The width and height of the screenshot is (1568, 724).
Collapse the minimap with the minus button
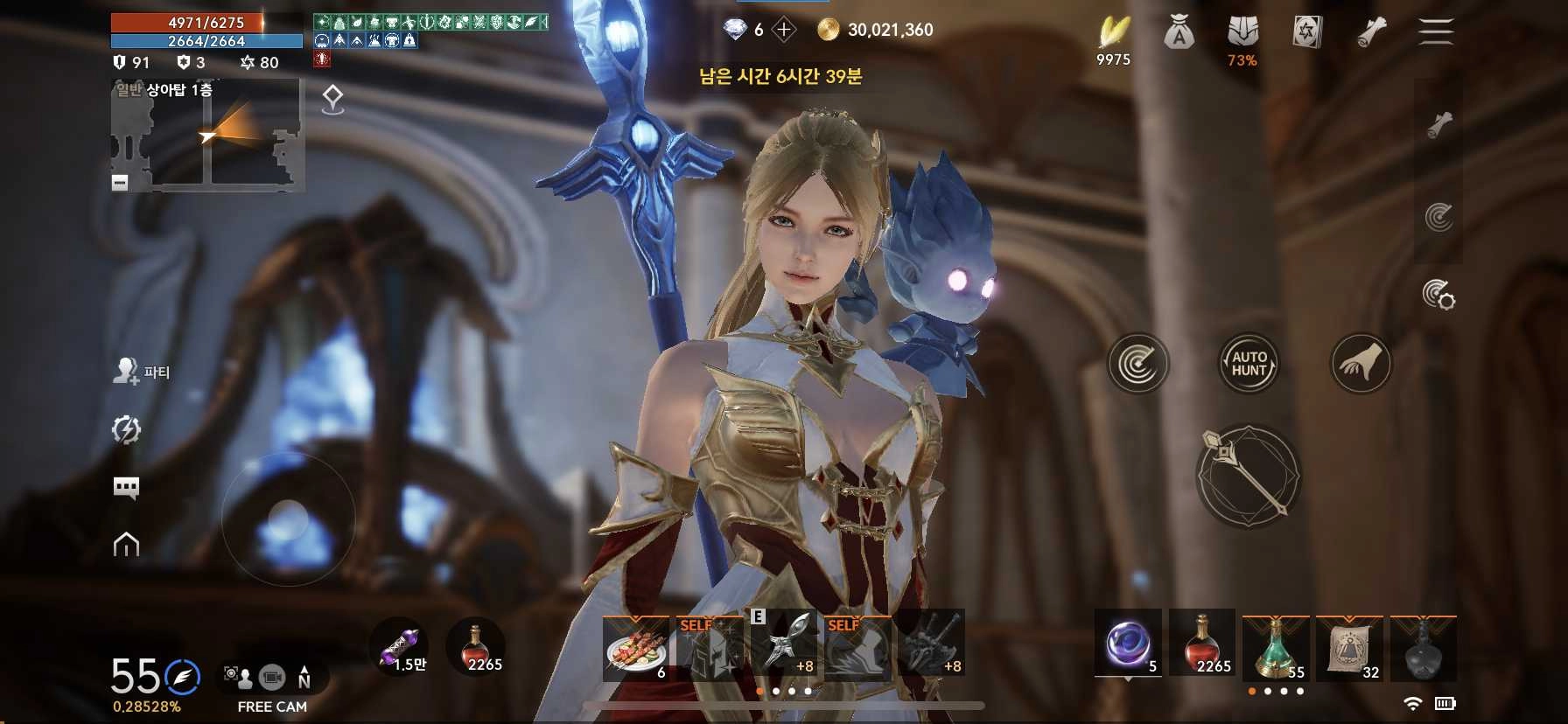pyautogui.click(x=120, y=182)
